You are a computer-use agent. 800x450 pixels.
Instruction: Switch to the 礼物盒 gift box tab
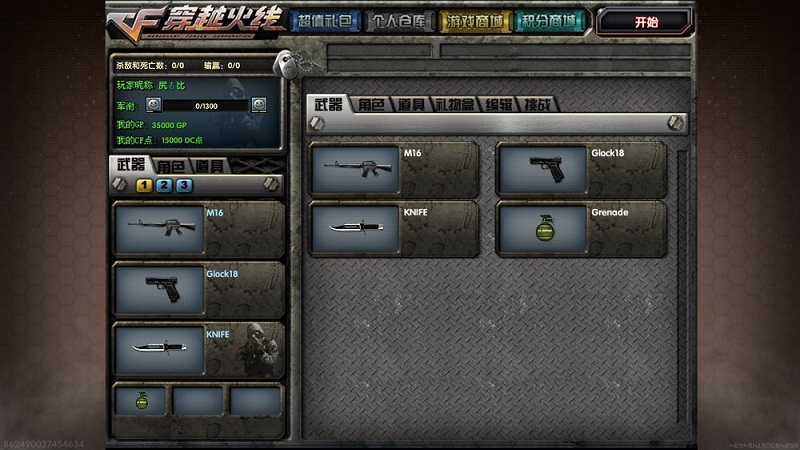click(455, 104)
